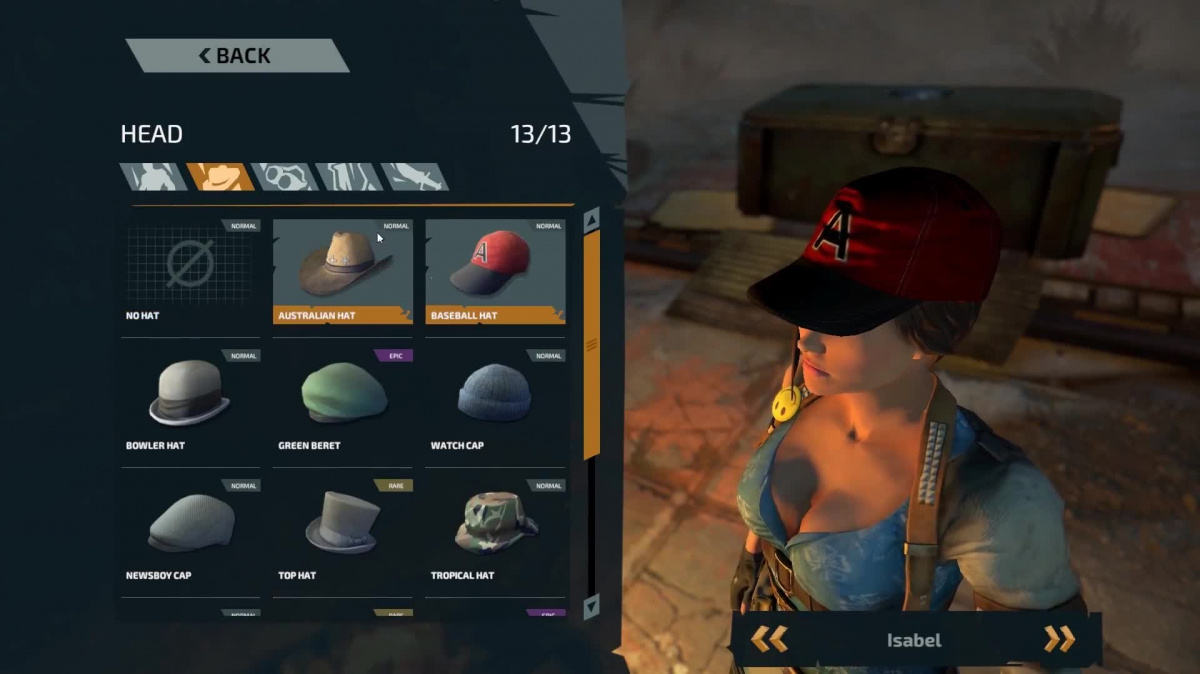
Task: Choose the Baseball Hat tile
Action: pos(495,270)
